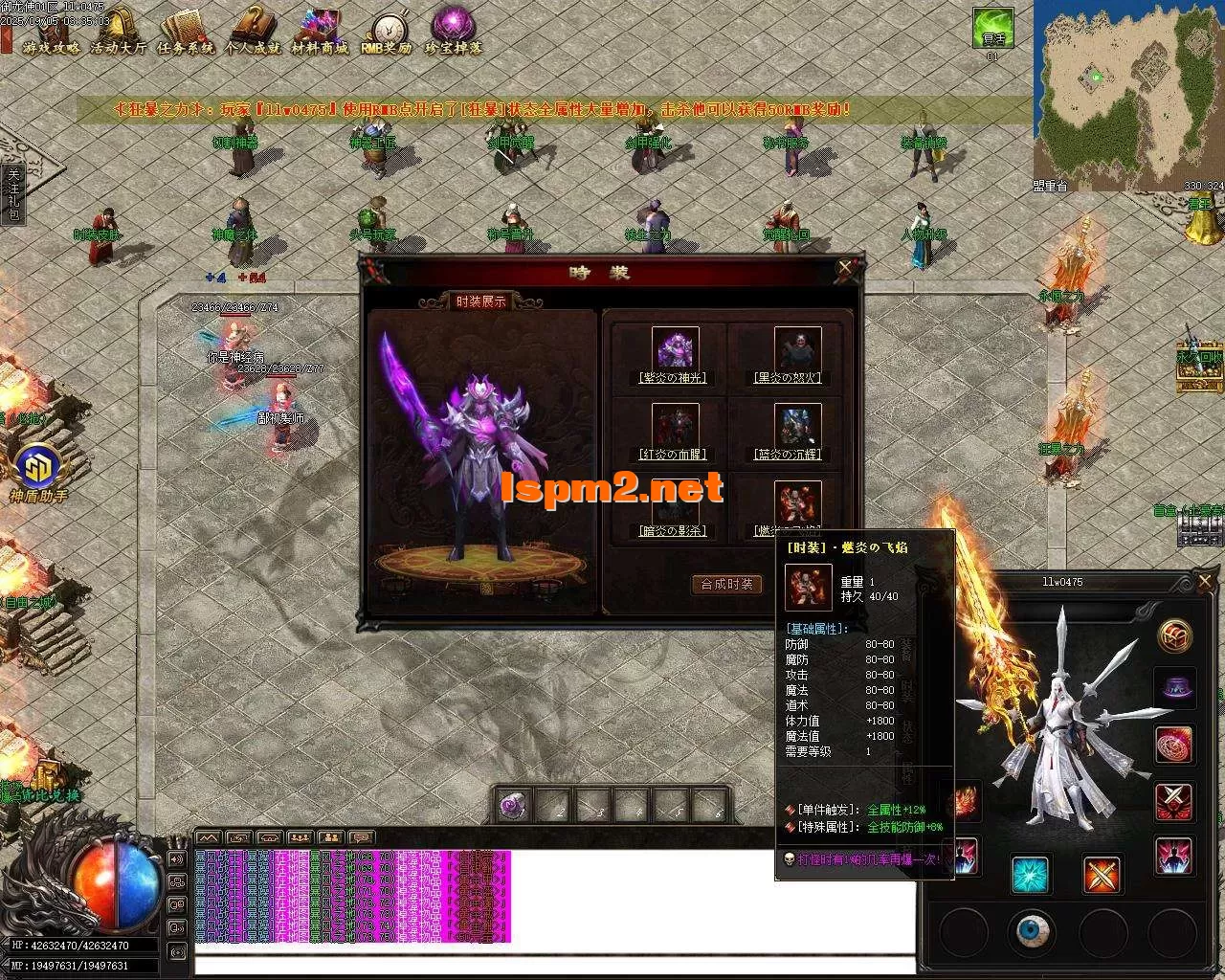The image size is (1225, 980).
Task: Click the 合成时装 synthesize fashion button
Action: pyautogui.click(x=727, y=585)
